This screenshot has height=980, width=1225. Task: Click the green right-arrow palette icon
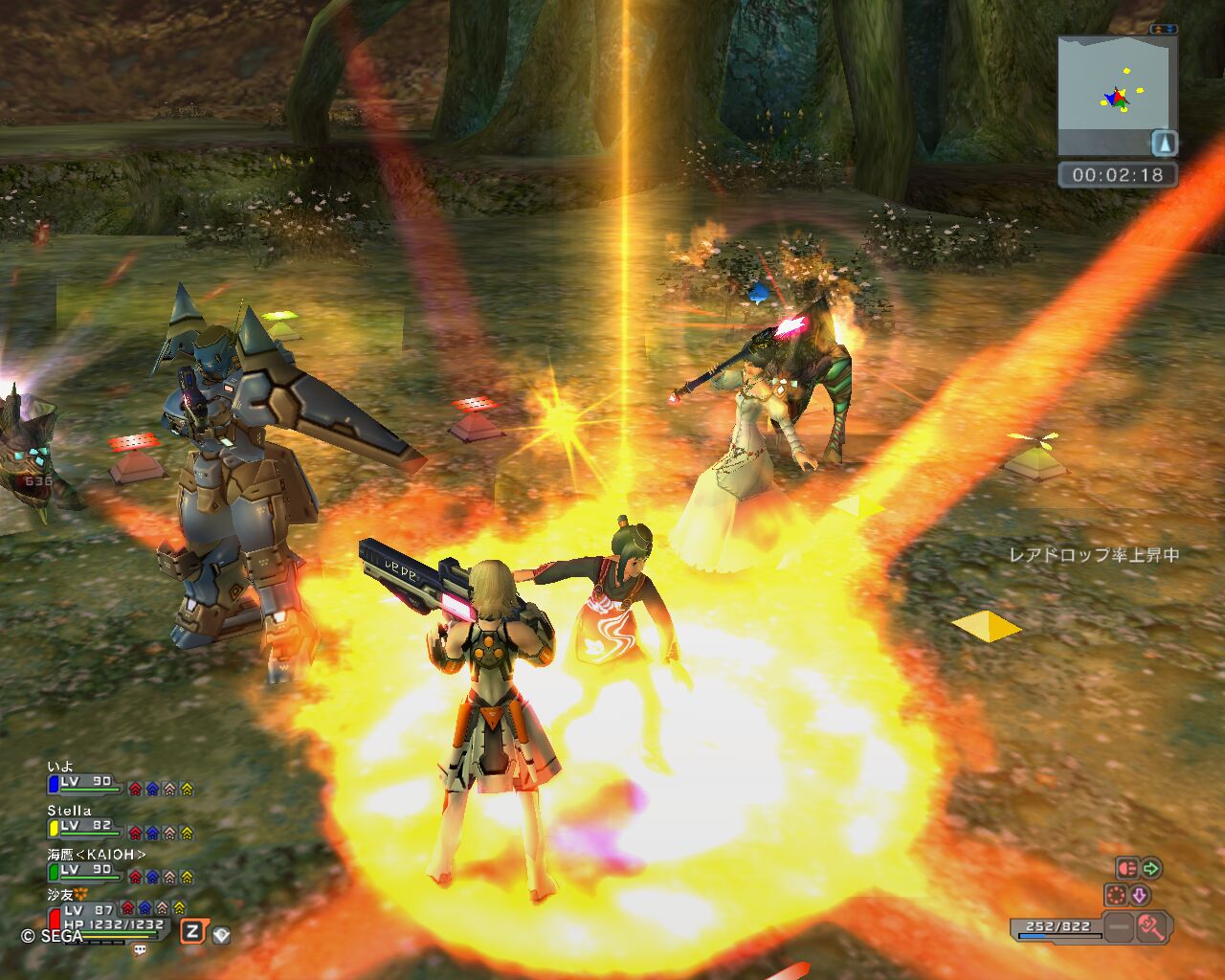click(1151, 868)
